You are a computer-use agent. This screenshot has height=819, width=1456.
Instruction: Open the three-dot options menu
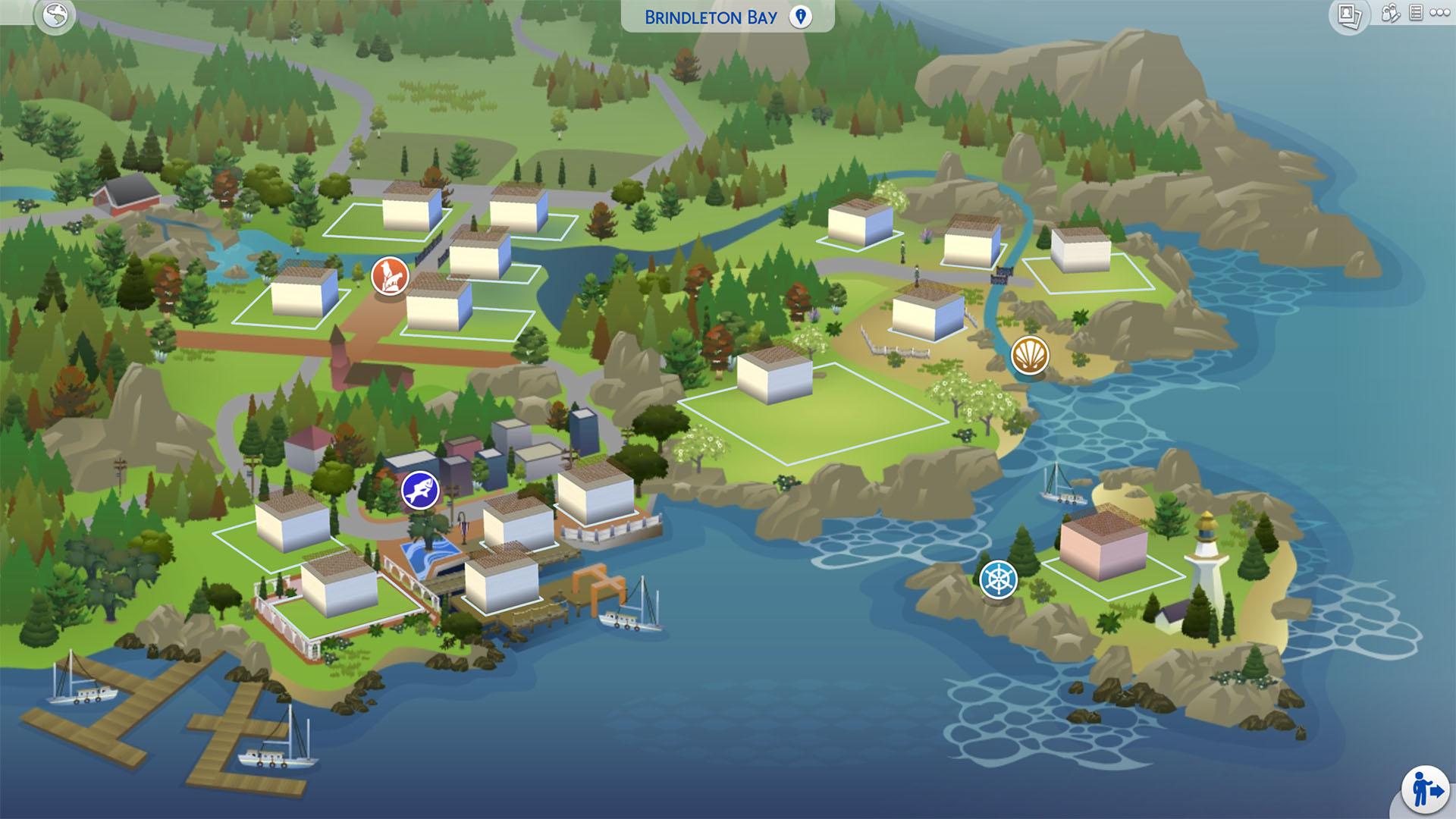[x=1439, y=13]
